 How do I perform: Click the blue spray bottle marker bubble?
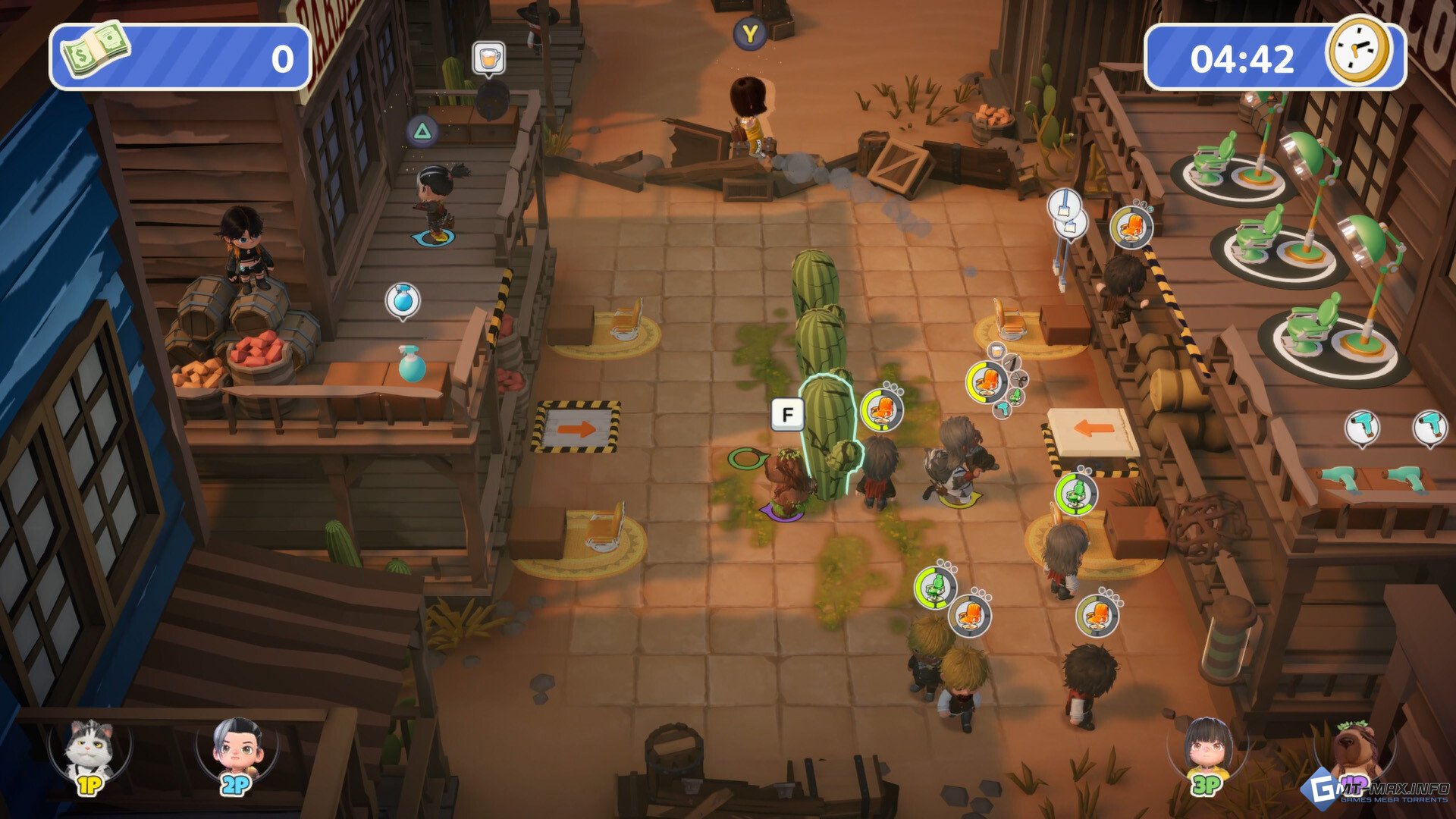(403, 301)
